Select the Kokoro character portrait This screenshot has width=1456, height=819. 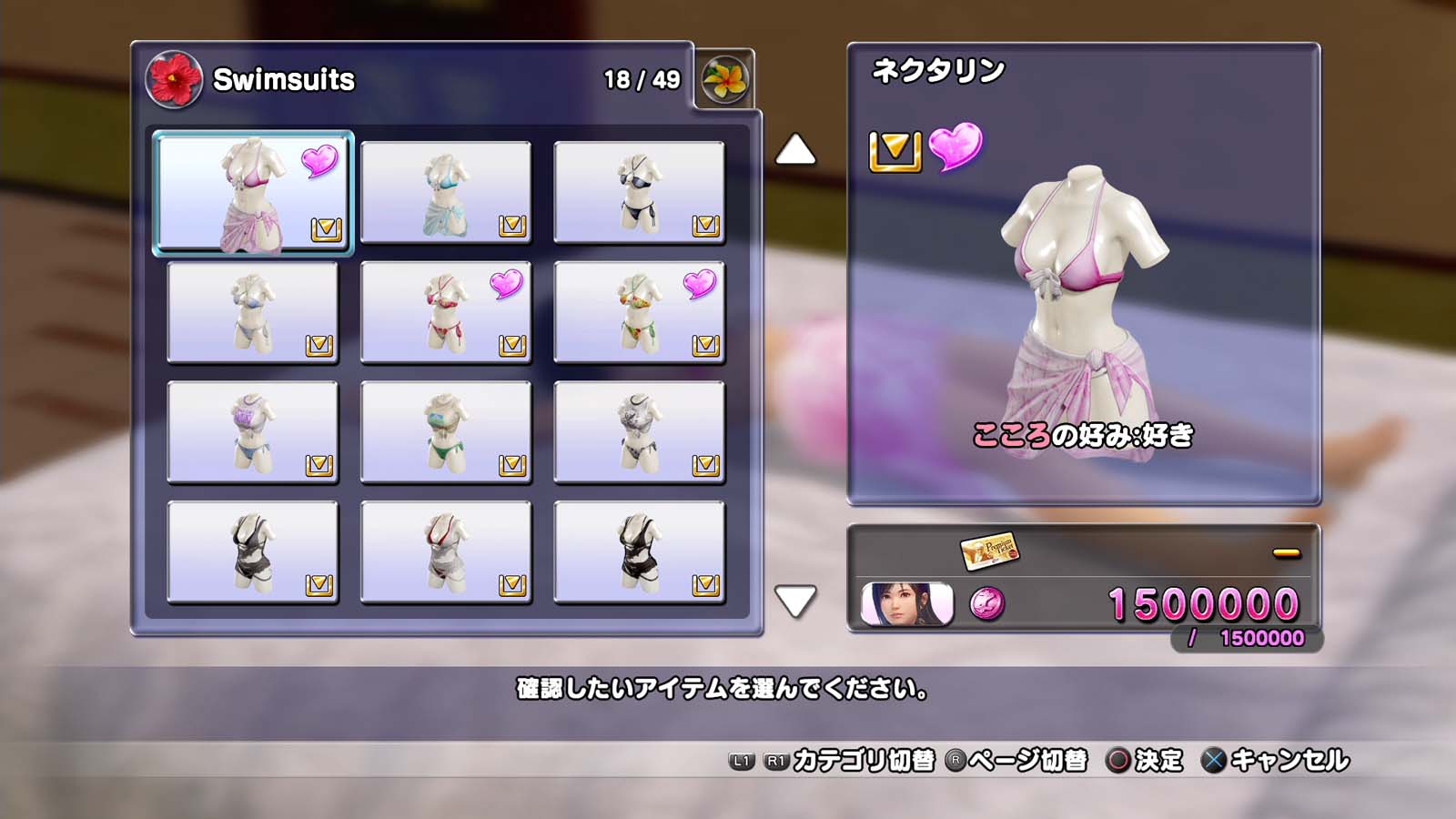907,604
